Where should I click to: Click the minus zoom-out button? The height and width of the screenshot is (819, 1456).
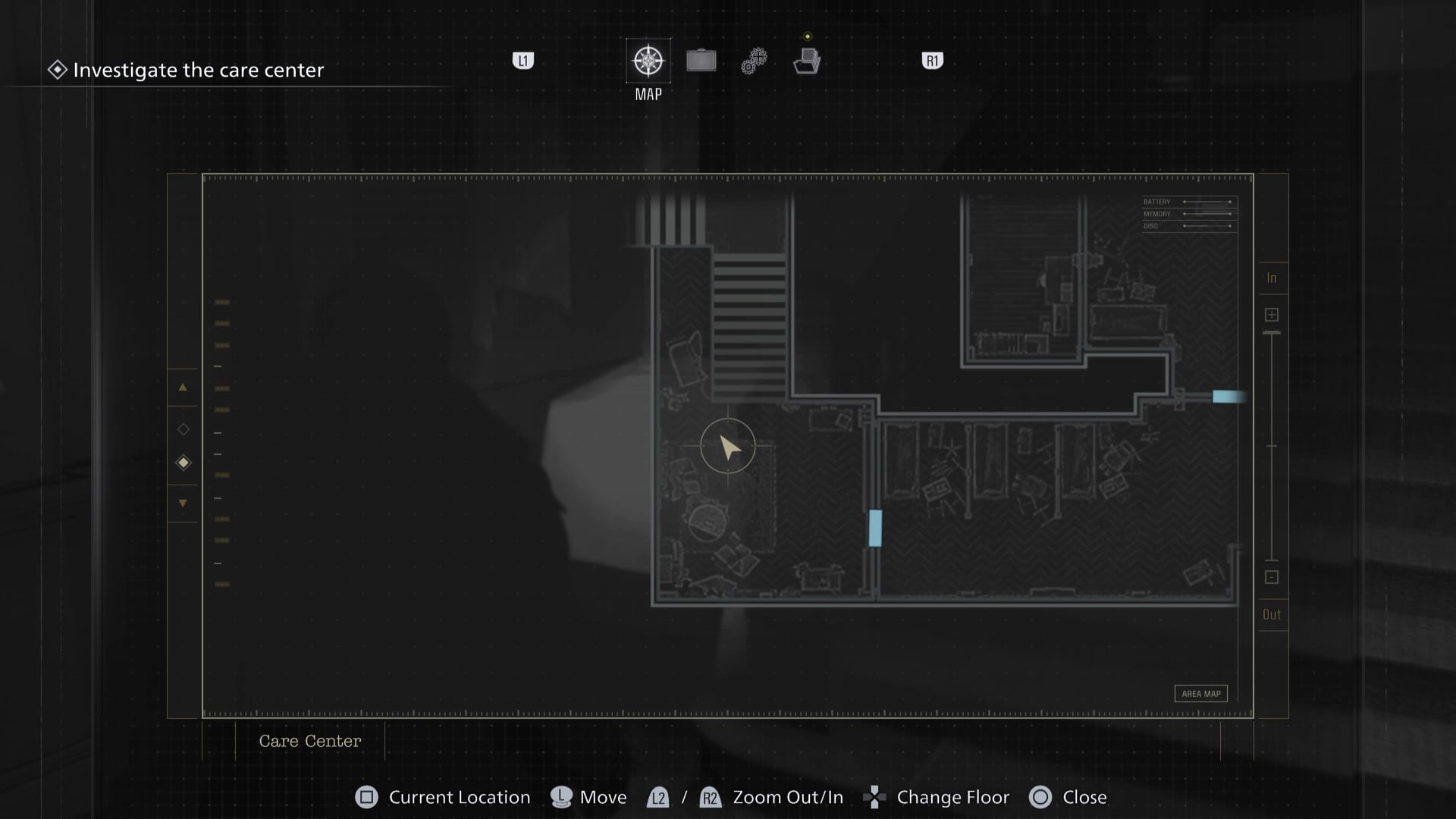coord(1272,577)
